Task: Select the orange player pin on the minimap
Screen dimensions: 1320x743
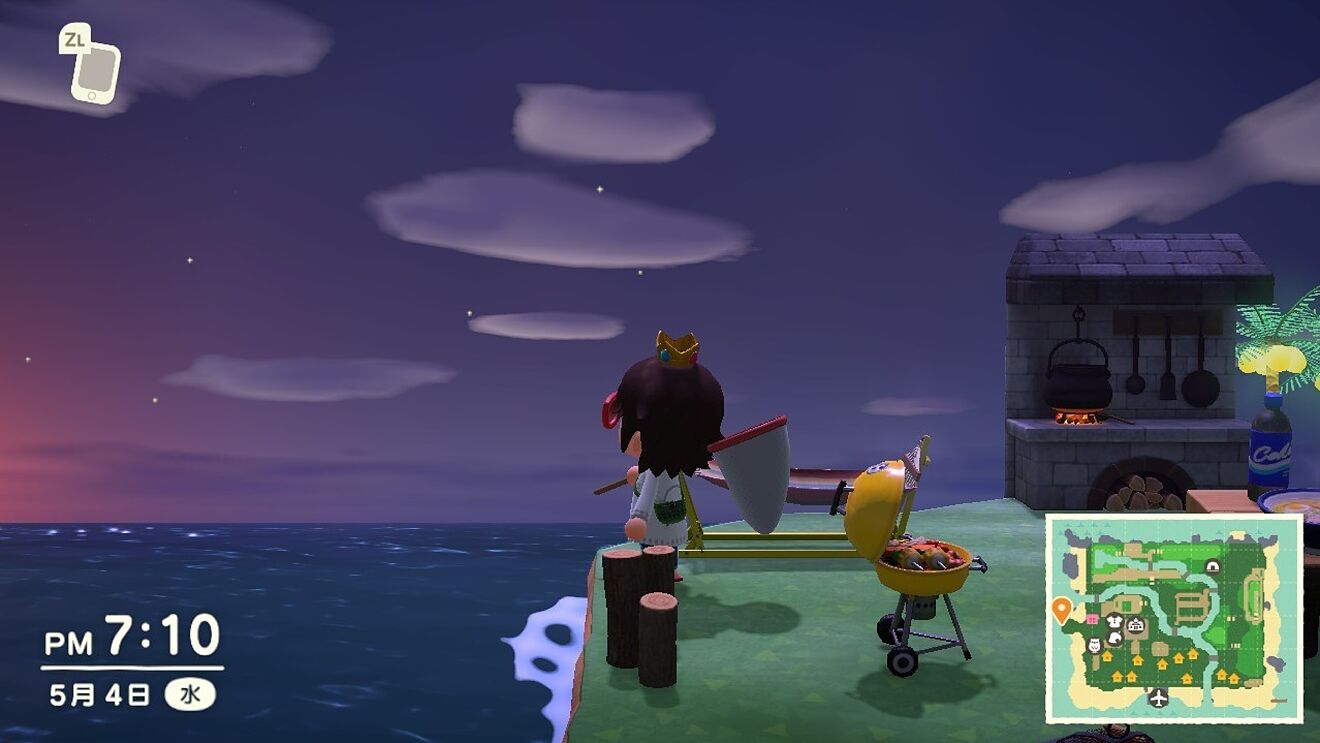Action: tap(1061, 608)
